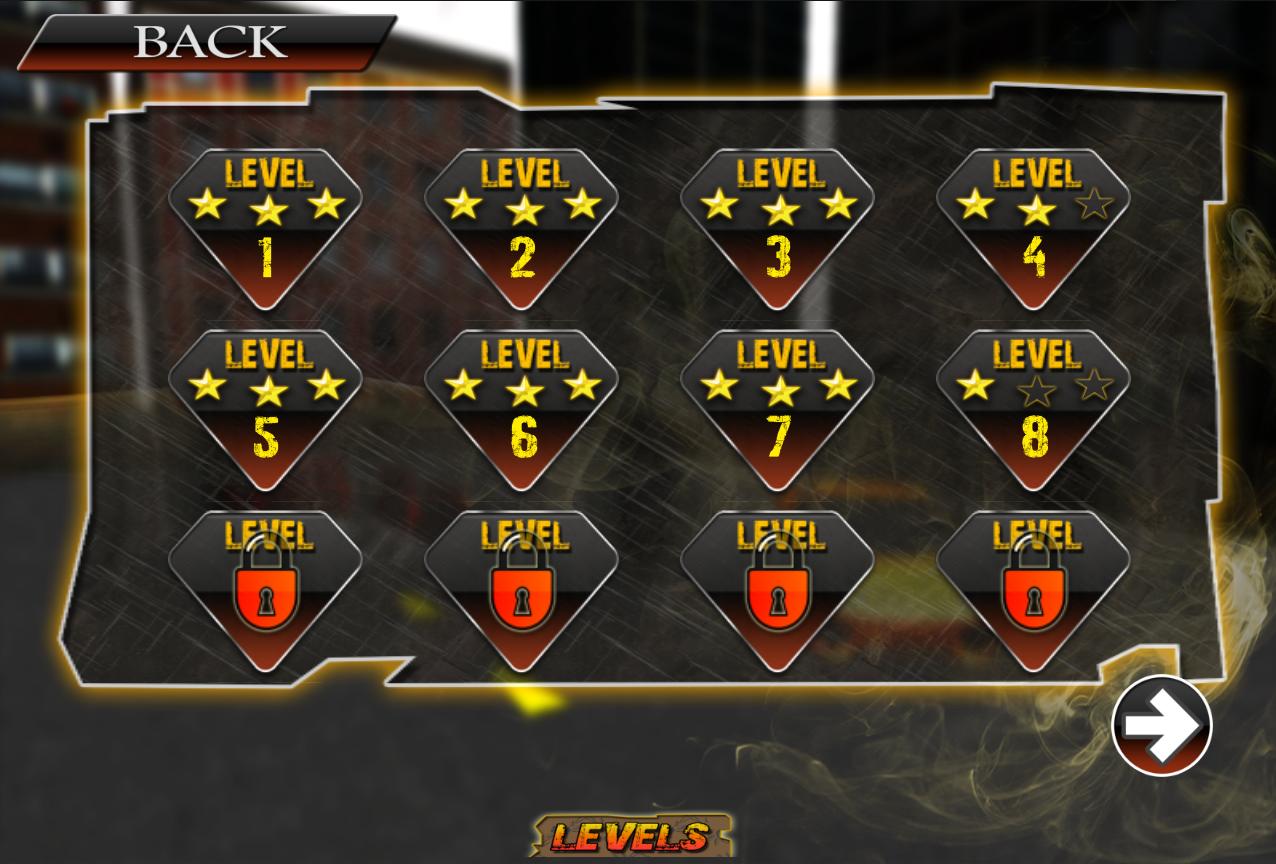
Task: Select Level 6 badge
Action: 521,407
